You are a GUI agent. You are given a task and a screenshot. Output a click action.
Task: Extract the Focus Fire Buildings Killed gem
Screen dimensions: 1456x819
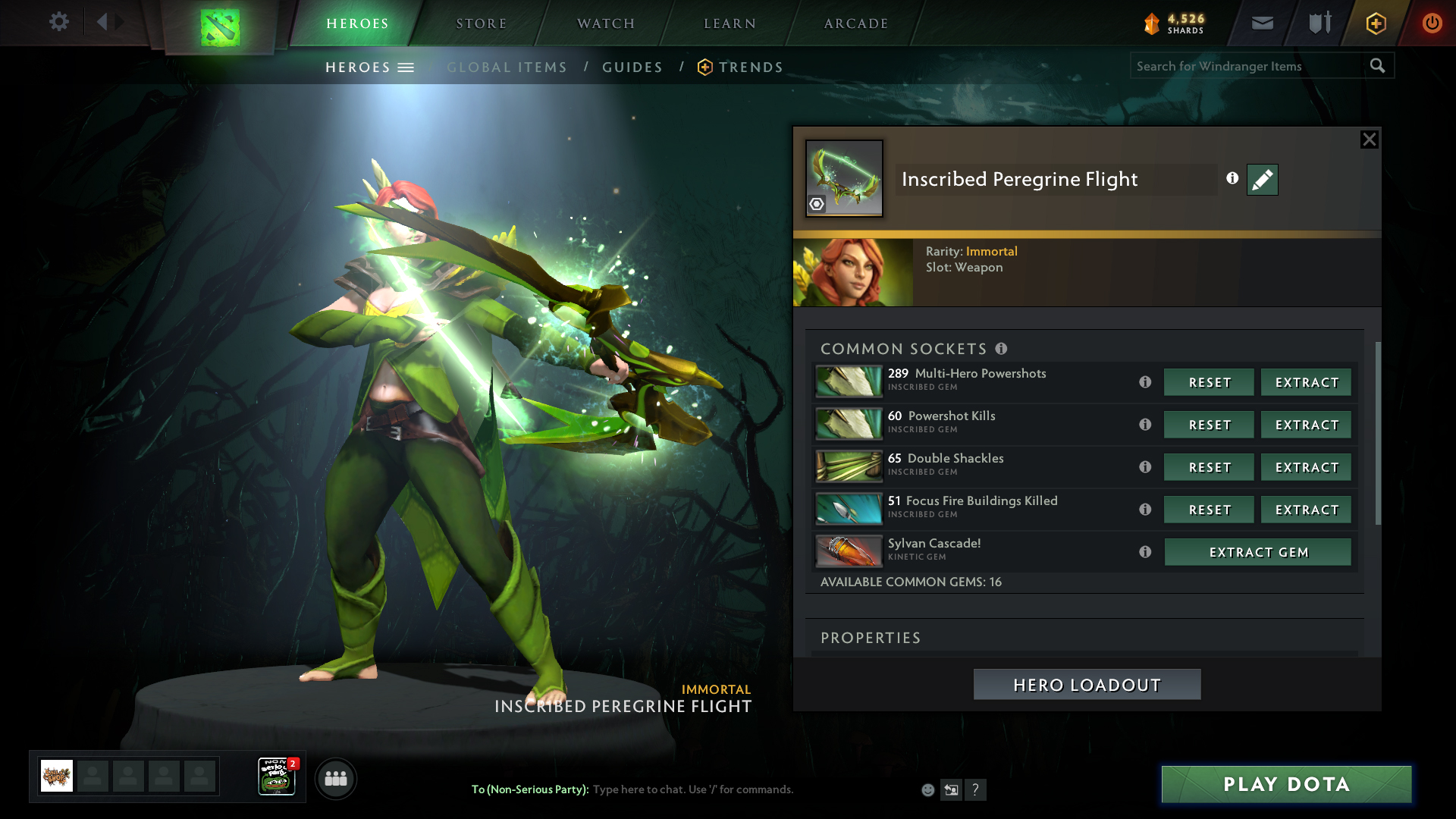click(1306, 510)
